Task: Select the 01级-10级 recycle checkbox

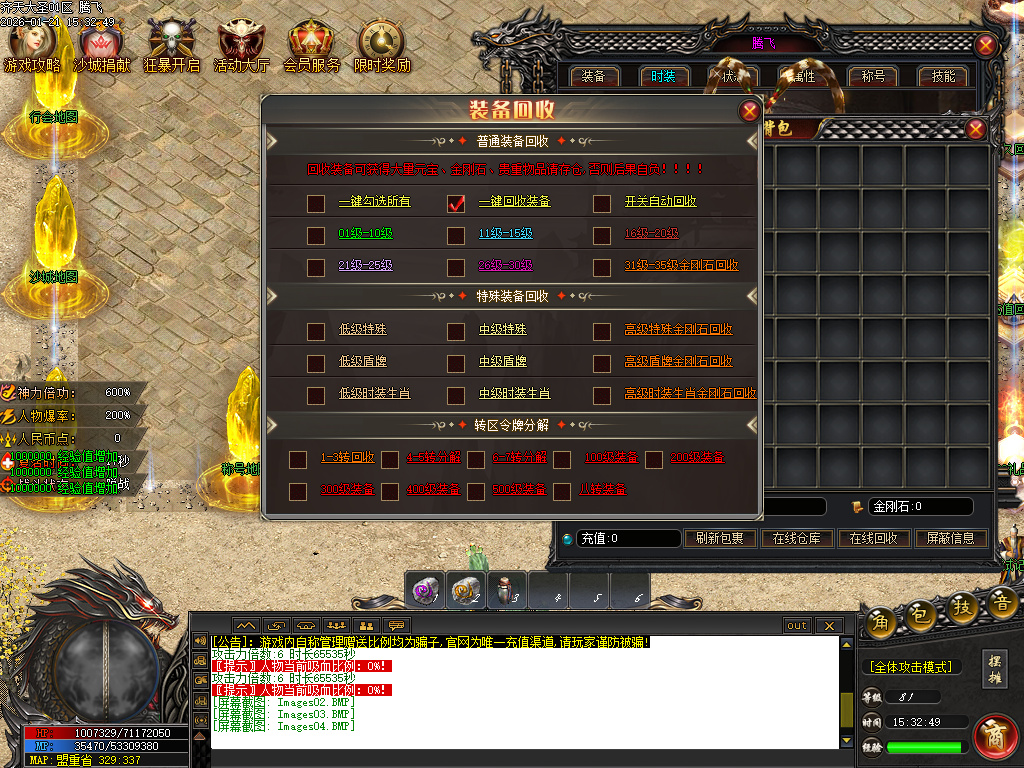Action: coord(316,236)
